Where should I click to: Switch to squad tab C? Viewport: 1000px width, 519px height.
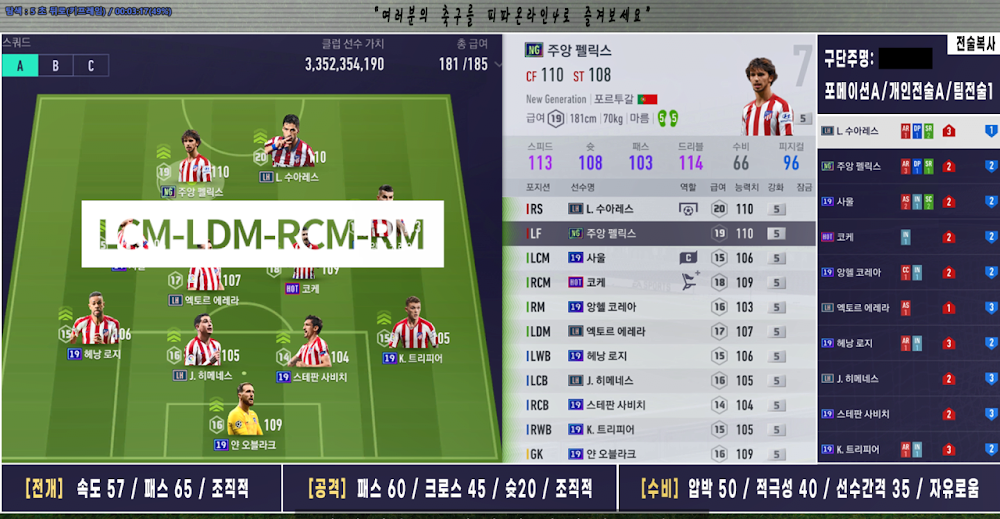pyautogui.click(x=91, y=66)
